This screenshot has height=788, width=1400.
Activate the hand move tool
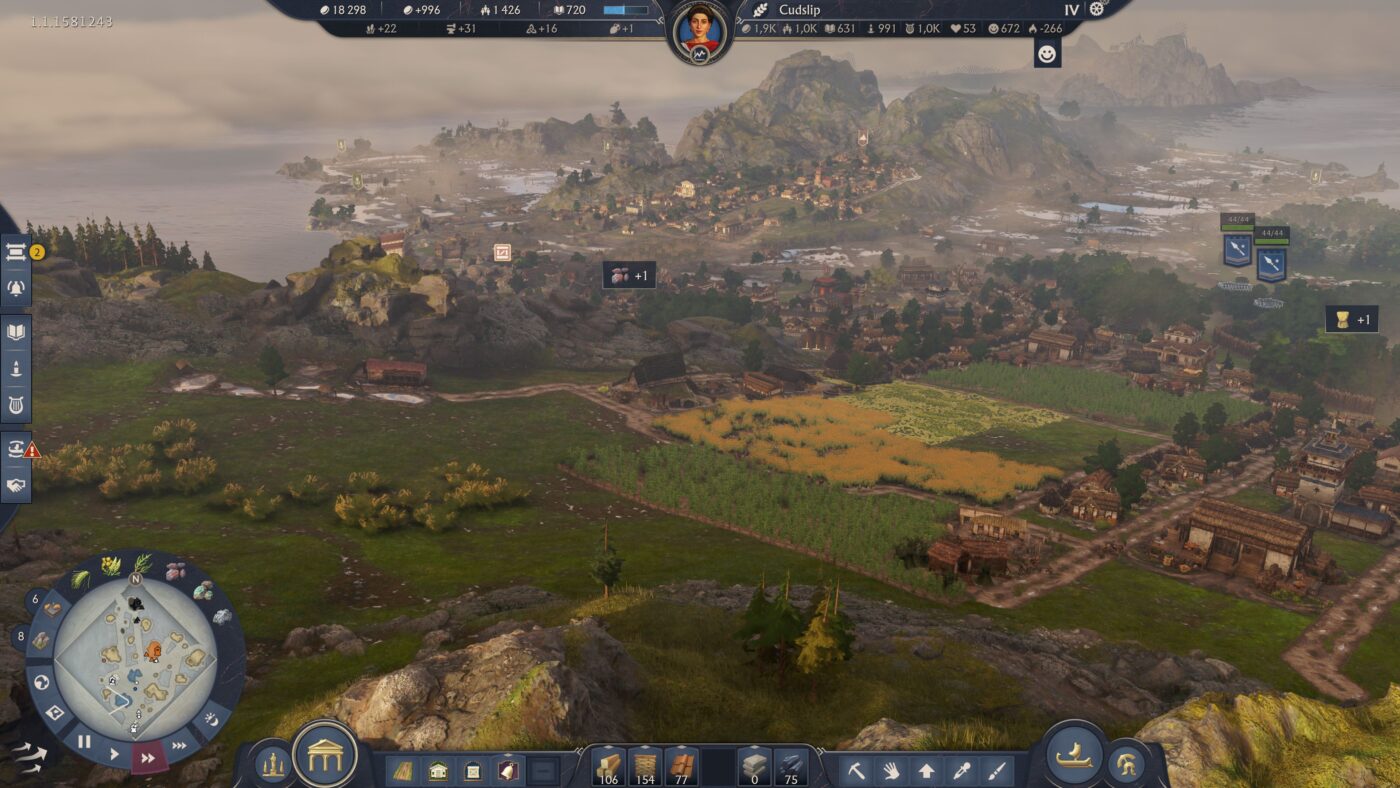[x=892, y=770]
